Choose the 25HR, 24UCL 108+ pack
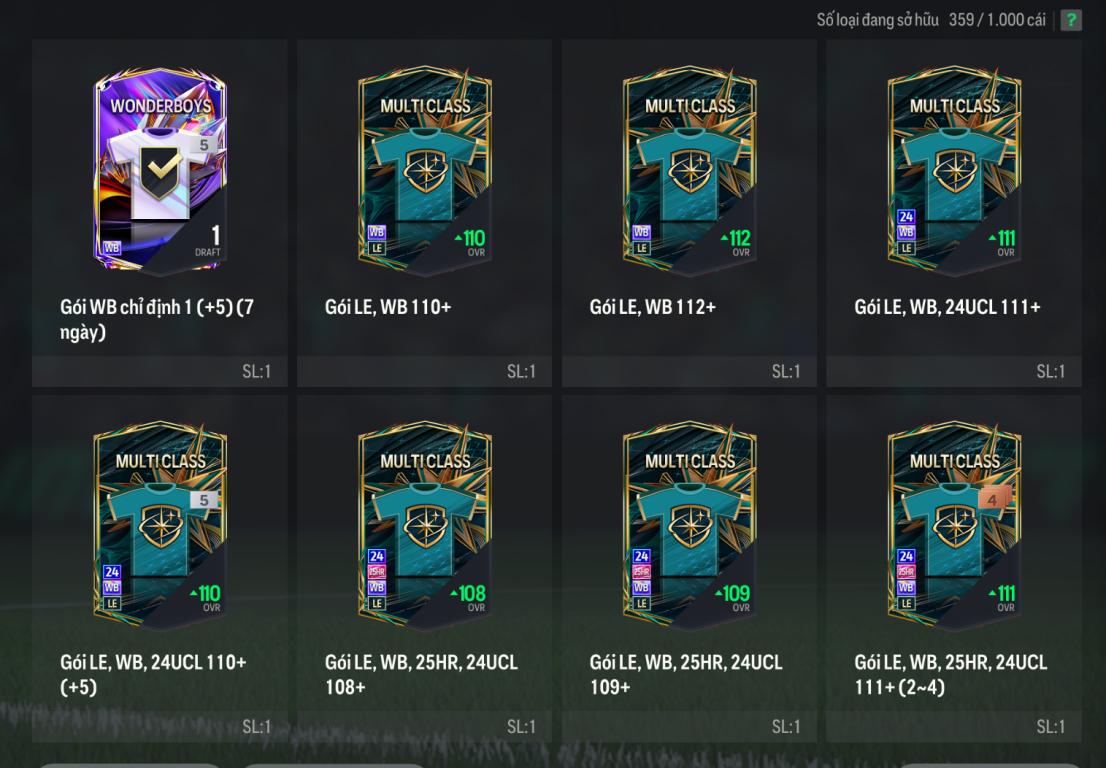This screenshot has width=1106, height=768. [x=425, y=527]
